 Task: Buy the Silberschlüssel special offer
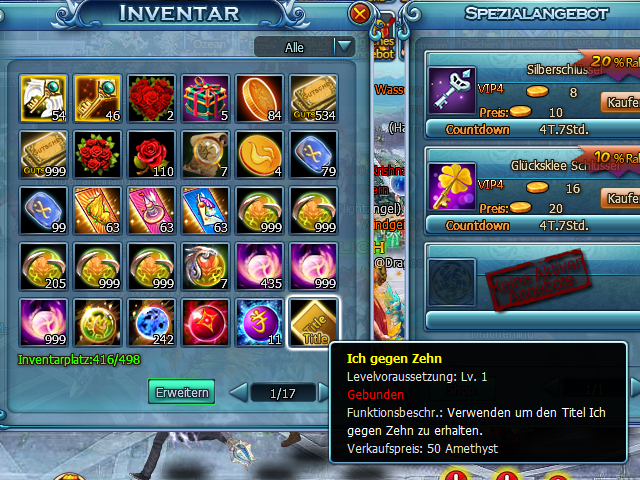click(x=618, y=101)
